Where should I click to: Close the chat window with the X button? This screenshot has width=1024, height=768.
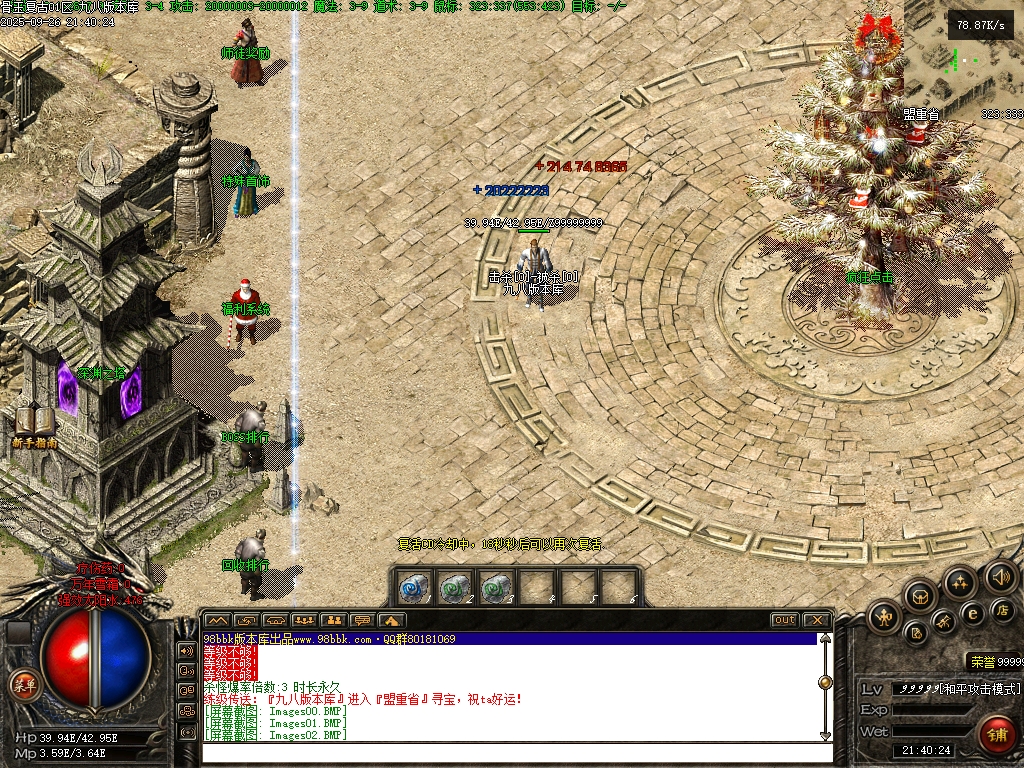(816, 620)
